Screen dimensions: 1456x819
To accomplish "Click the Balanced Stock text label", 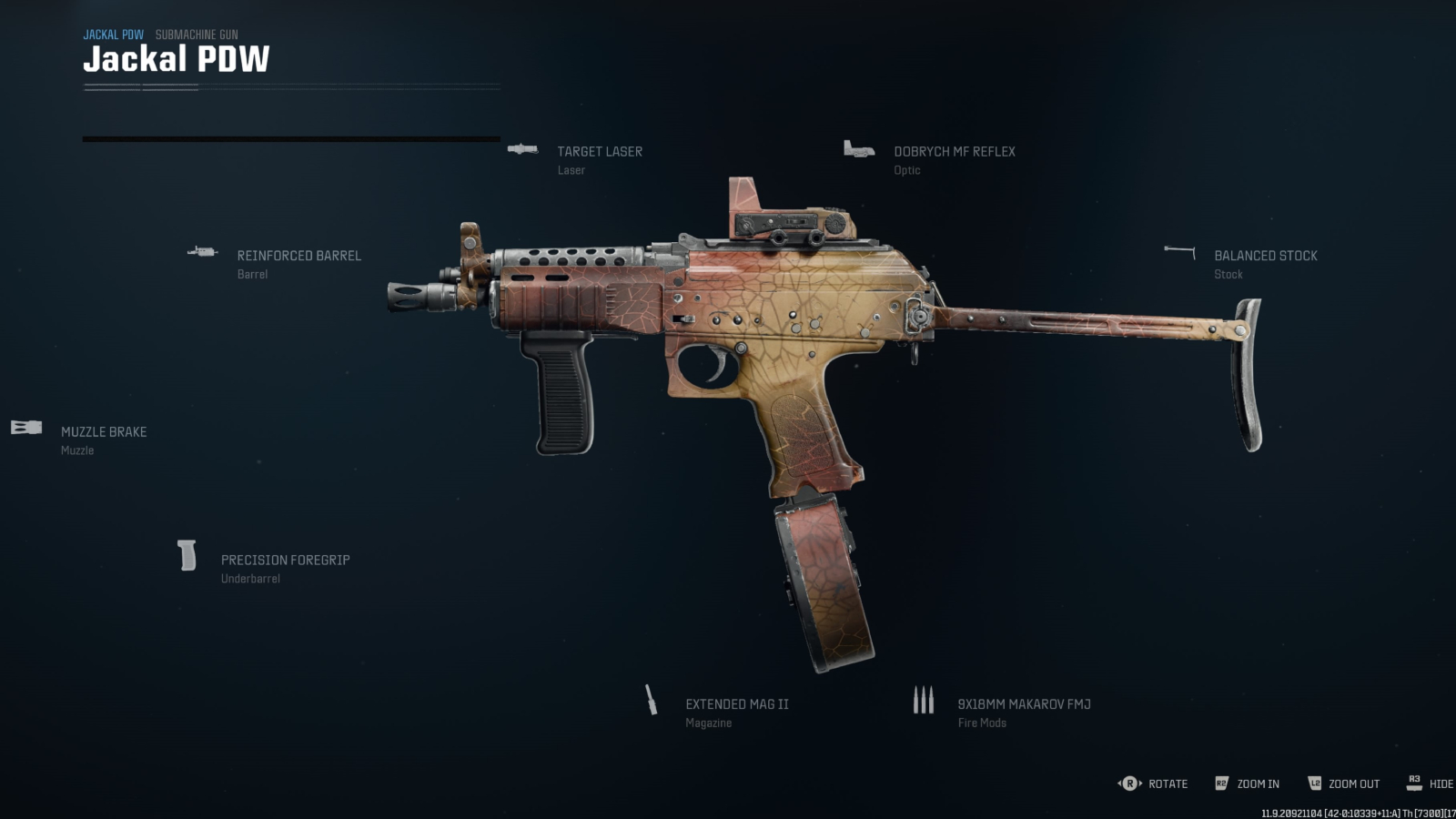I will click(x=1265, y=256).
